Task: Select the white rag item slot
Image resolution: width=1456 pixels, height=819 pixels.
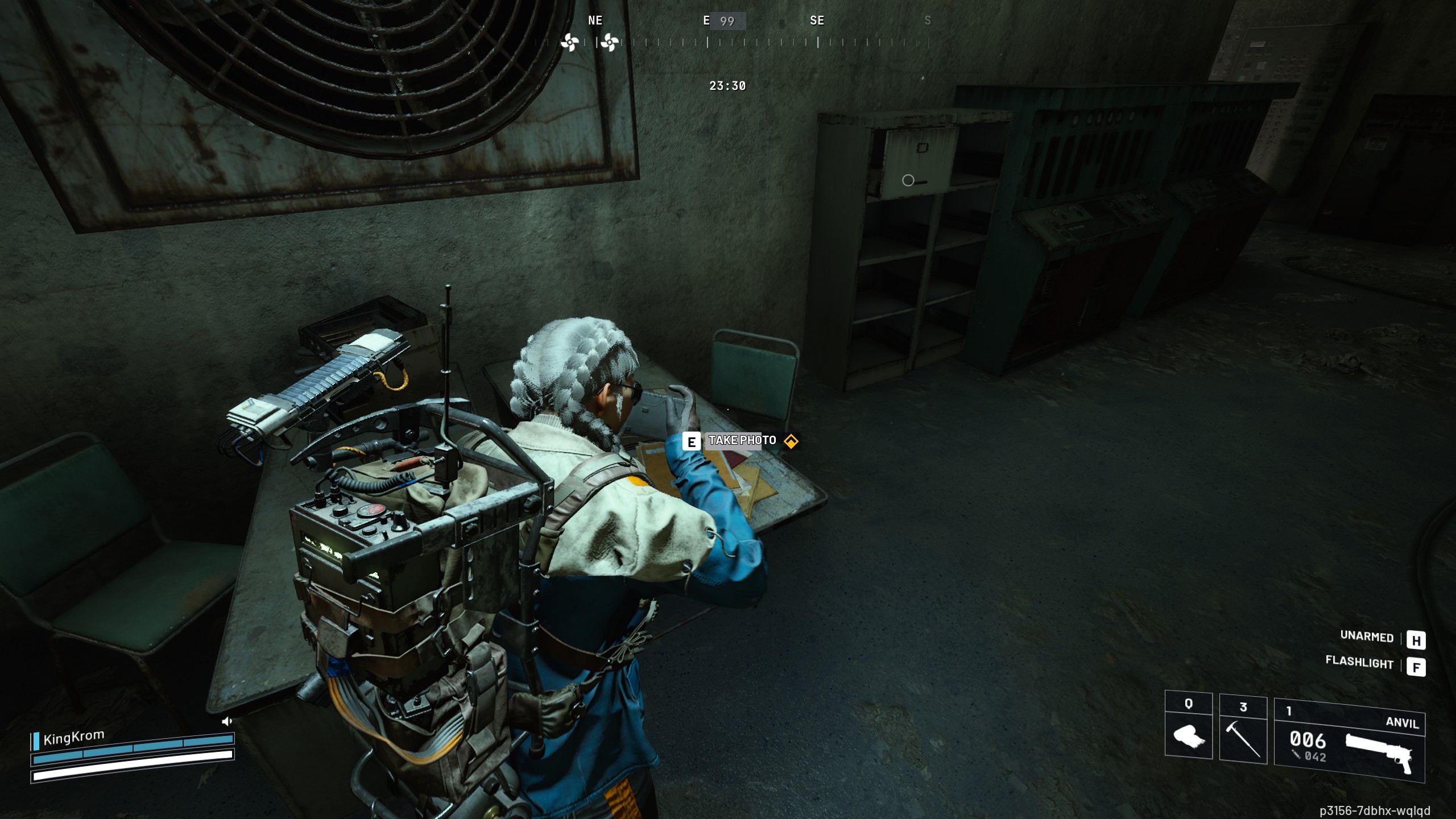Action: [x=1188, y=727]
